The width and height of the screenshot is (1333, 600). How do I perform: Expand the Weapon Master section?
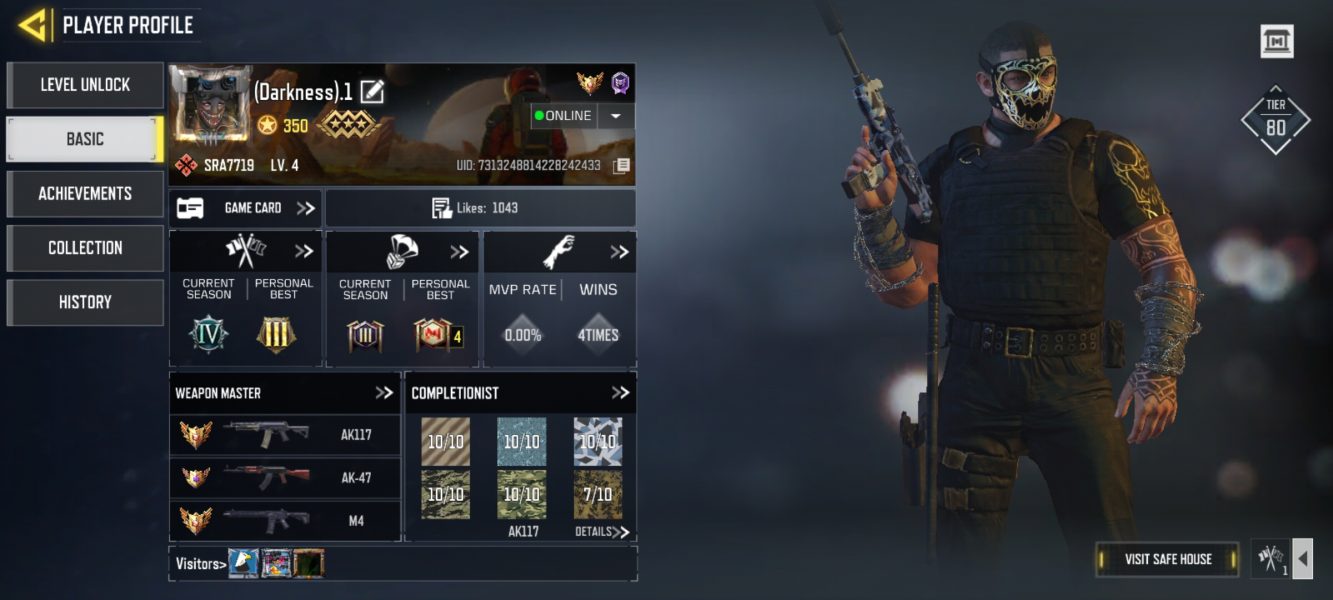click(384, 393)
